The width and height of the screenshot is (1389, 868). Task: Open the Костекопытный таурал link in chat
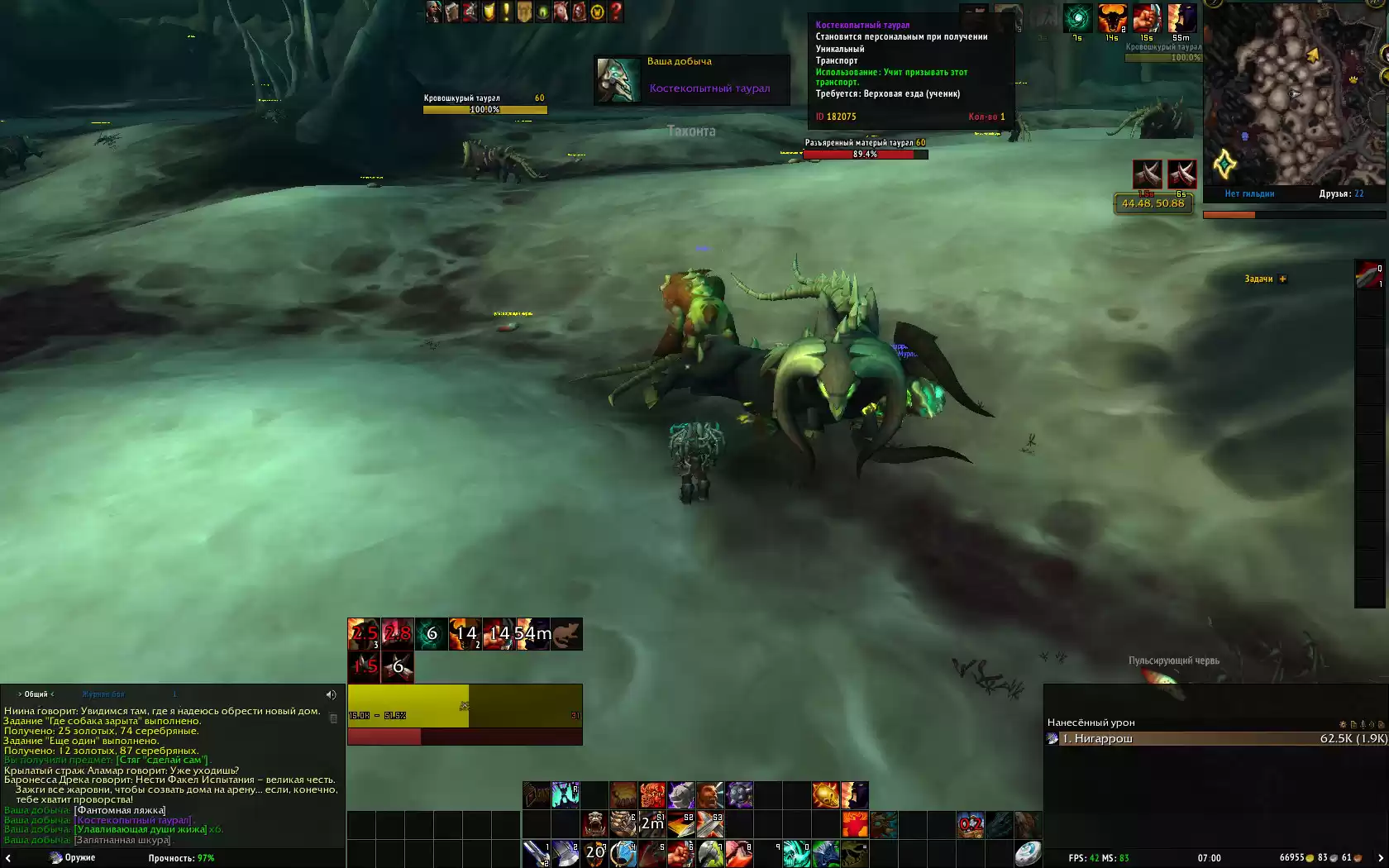point(133,820)
